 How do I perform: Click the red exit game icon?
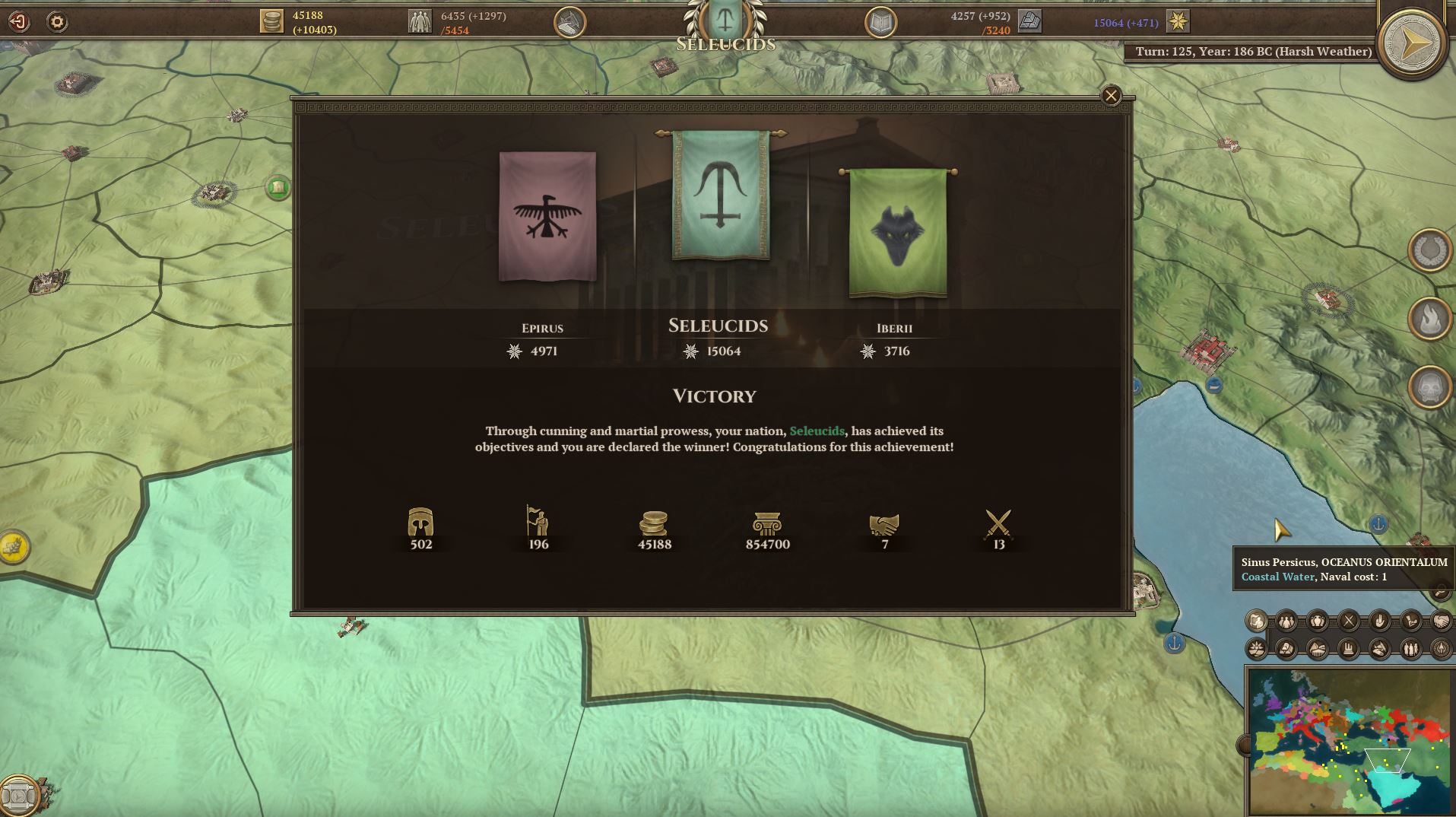click(18, 22)
